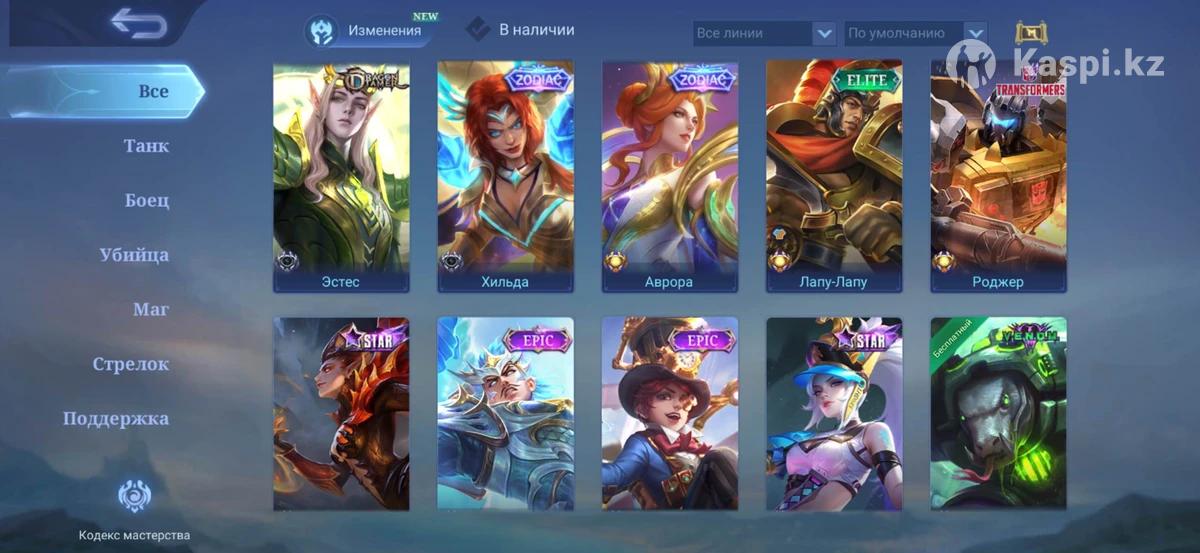The image size is (1200, 553).
Task: Go back using the return arrow
Action: point(138,23)
